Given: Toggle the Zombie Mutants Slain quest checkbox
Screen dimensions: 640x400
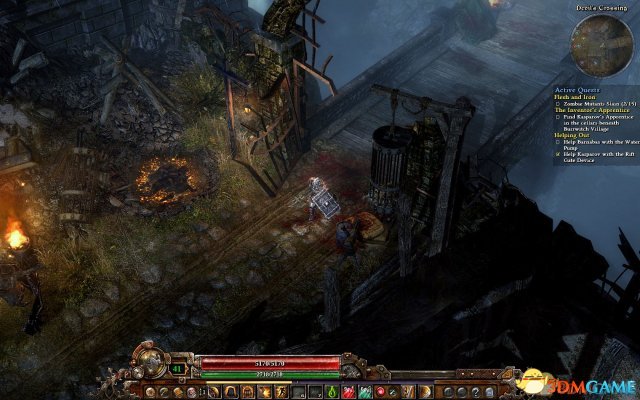Looking at the screenshot, I should [x=559, y=103].
